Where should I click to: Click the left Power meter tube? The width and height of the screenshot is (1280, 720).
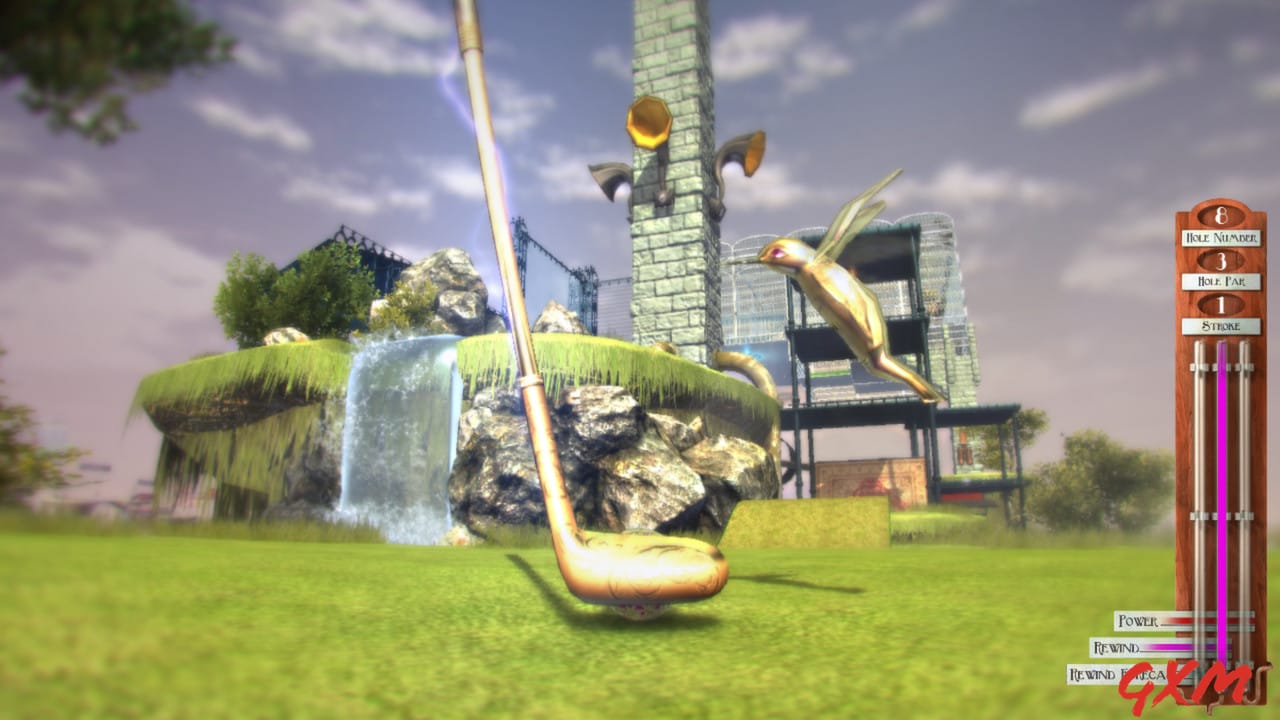[x=1197, y=450]
